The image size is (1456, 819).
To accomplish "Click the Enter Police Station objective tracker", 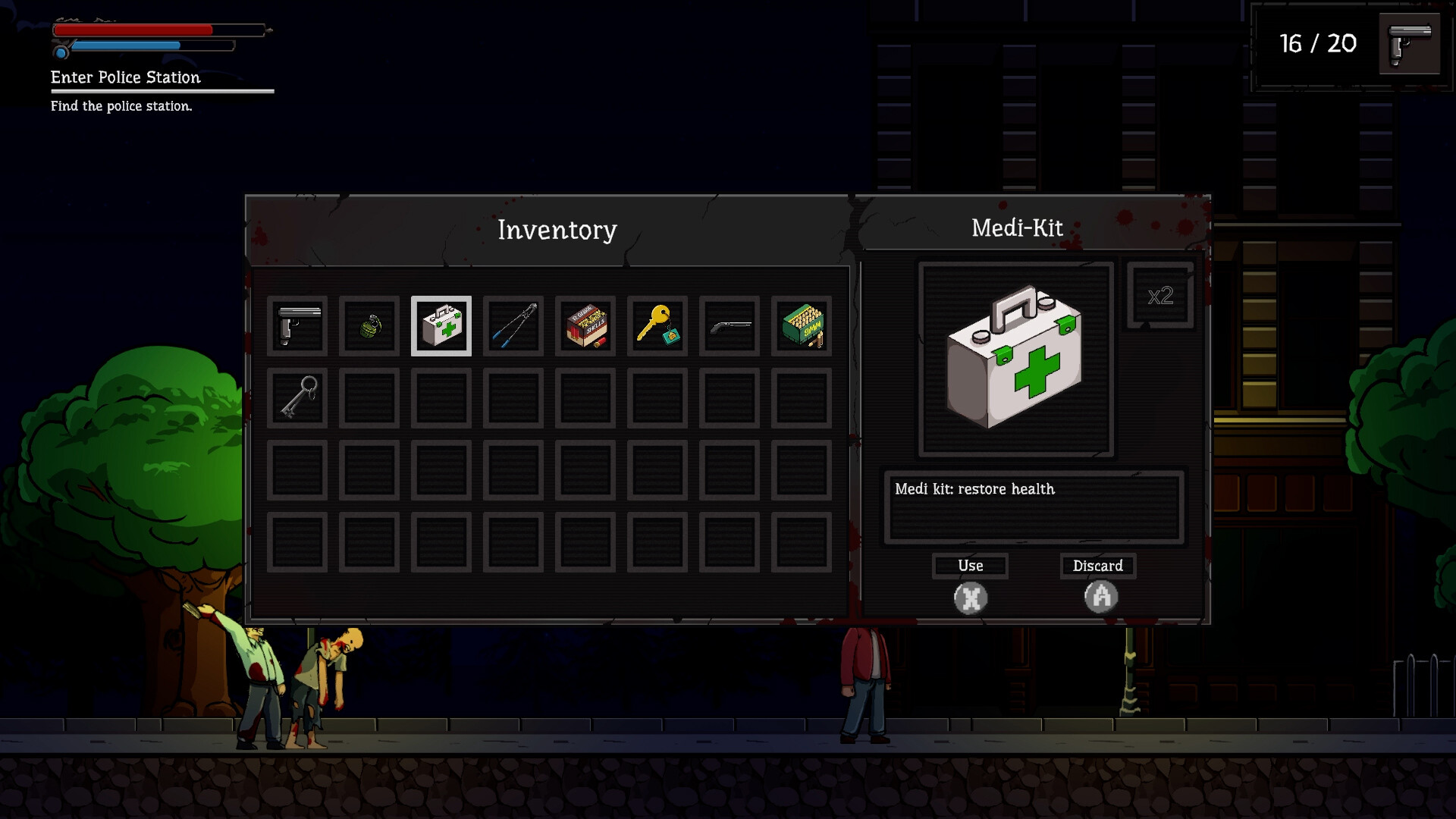I will [126, 77].
